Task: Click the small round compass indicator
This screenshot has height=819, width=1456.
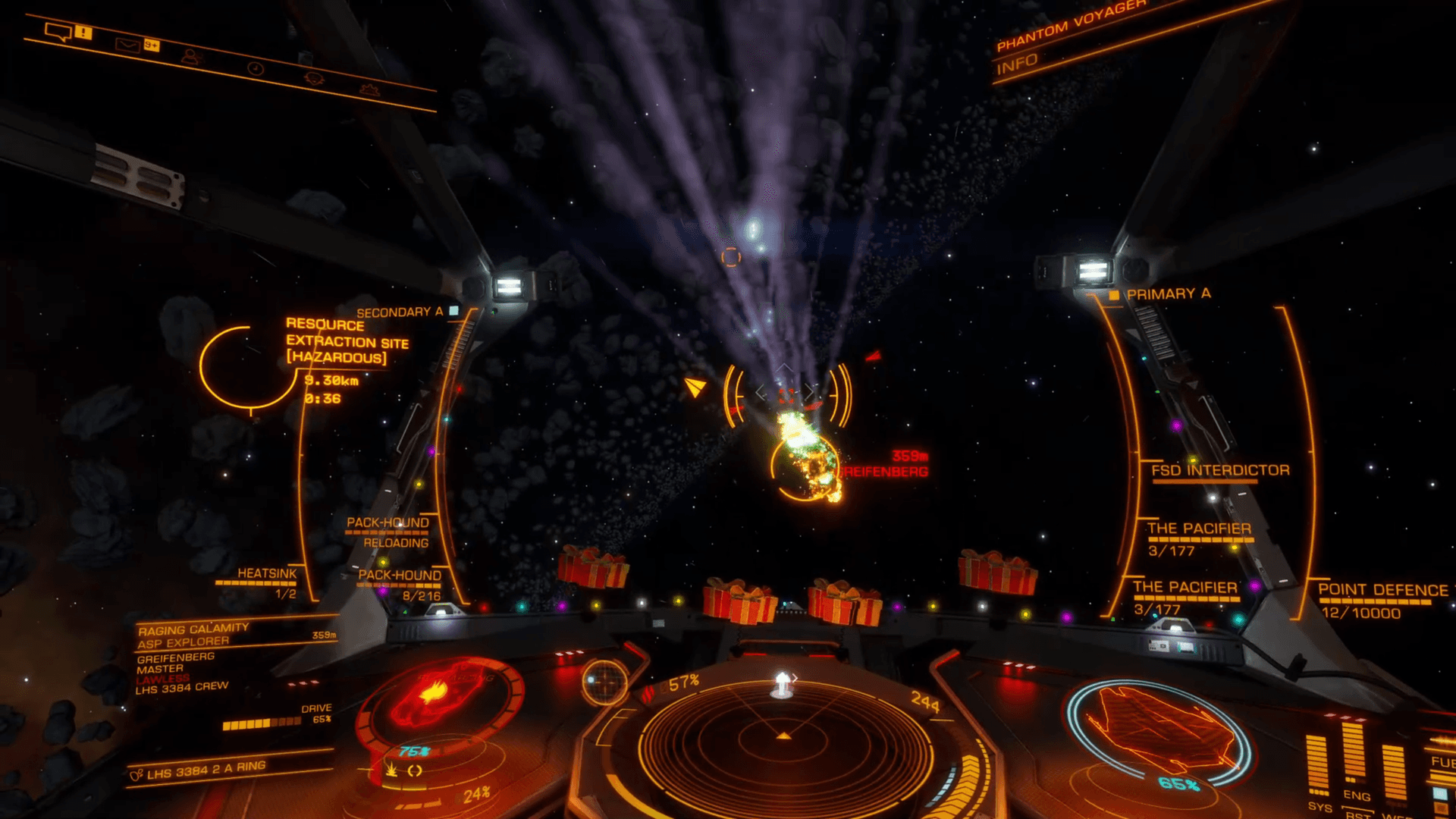Action: [604, 682]
